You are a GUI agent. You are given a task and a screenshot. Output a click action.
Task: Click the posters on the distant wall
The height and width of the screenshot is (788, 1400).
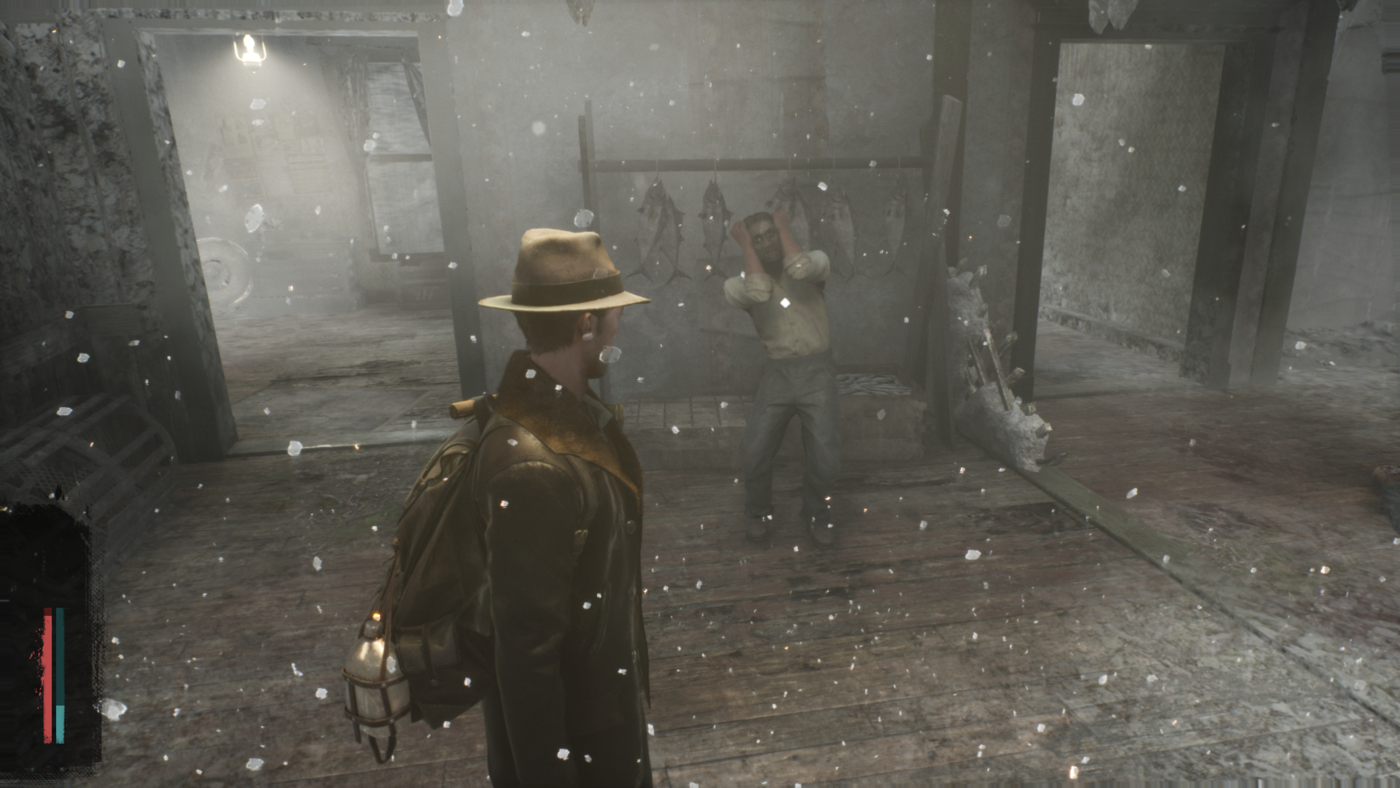[x=272, y=150]
